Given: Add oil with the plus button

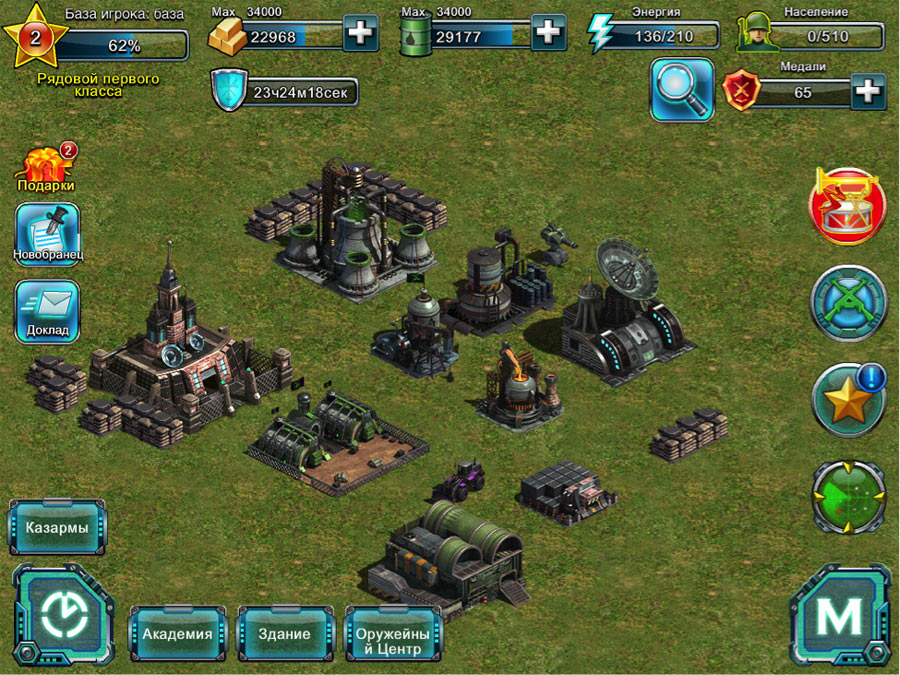Looking at the screenshot, I should tap(548, 34).
